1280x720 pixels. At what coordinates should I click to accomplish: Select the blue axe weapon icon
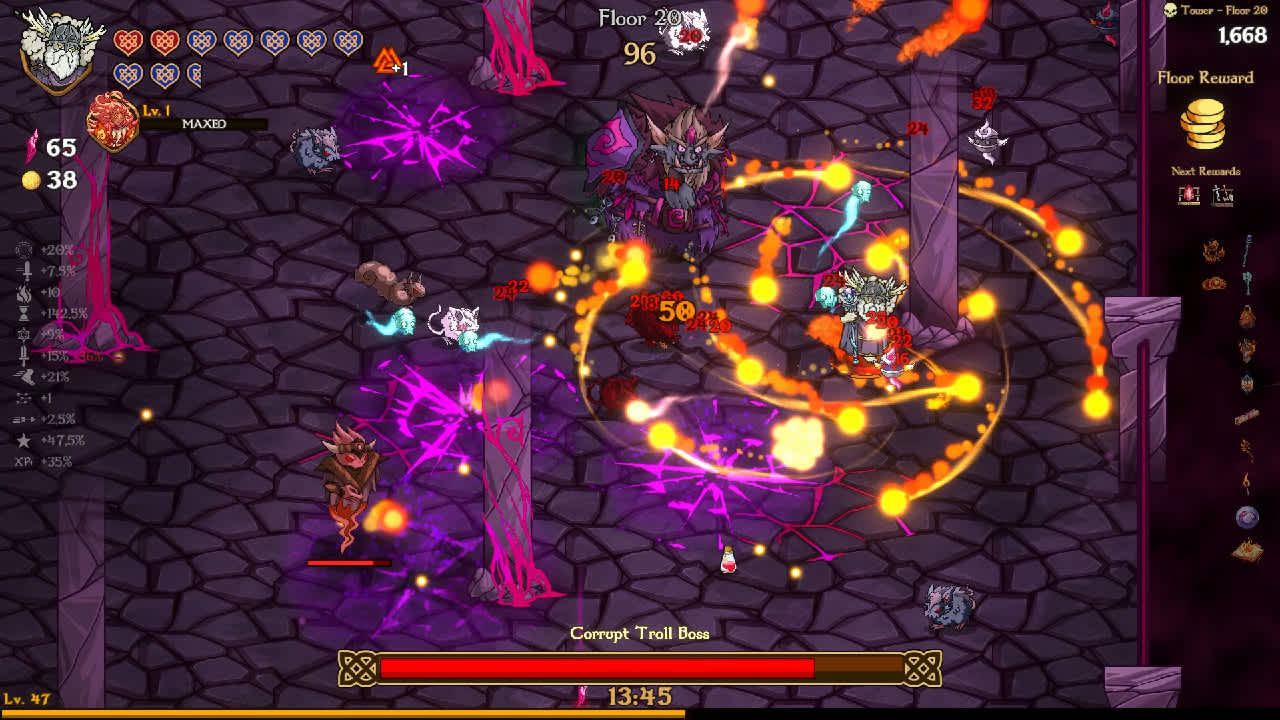click(1248, 283)
